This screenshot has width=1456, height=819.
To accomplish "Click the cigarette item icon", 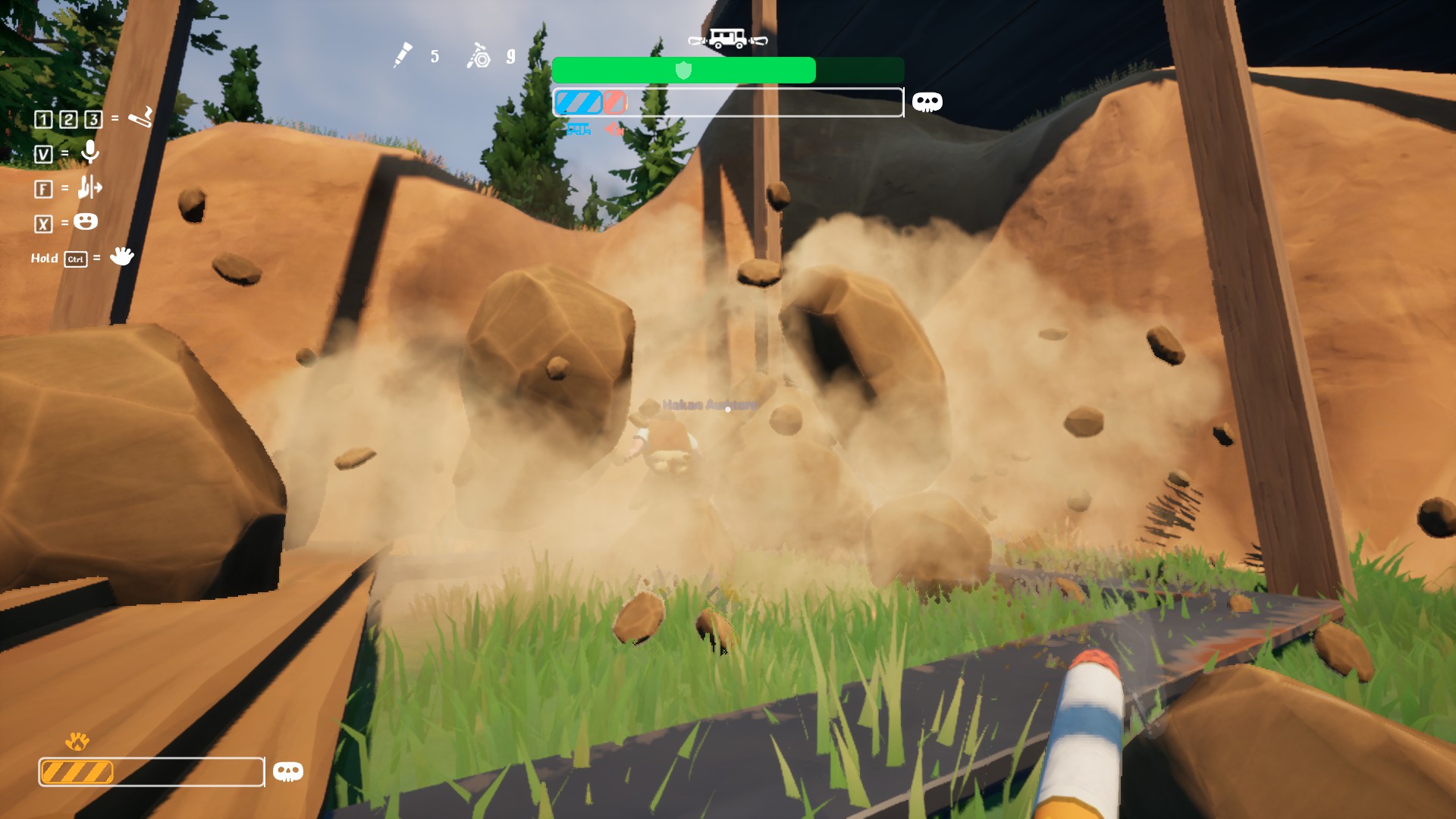I will (x=140, y=118).
